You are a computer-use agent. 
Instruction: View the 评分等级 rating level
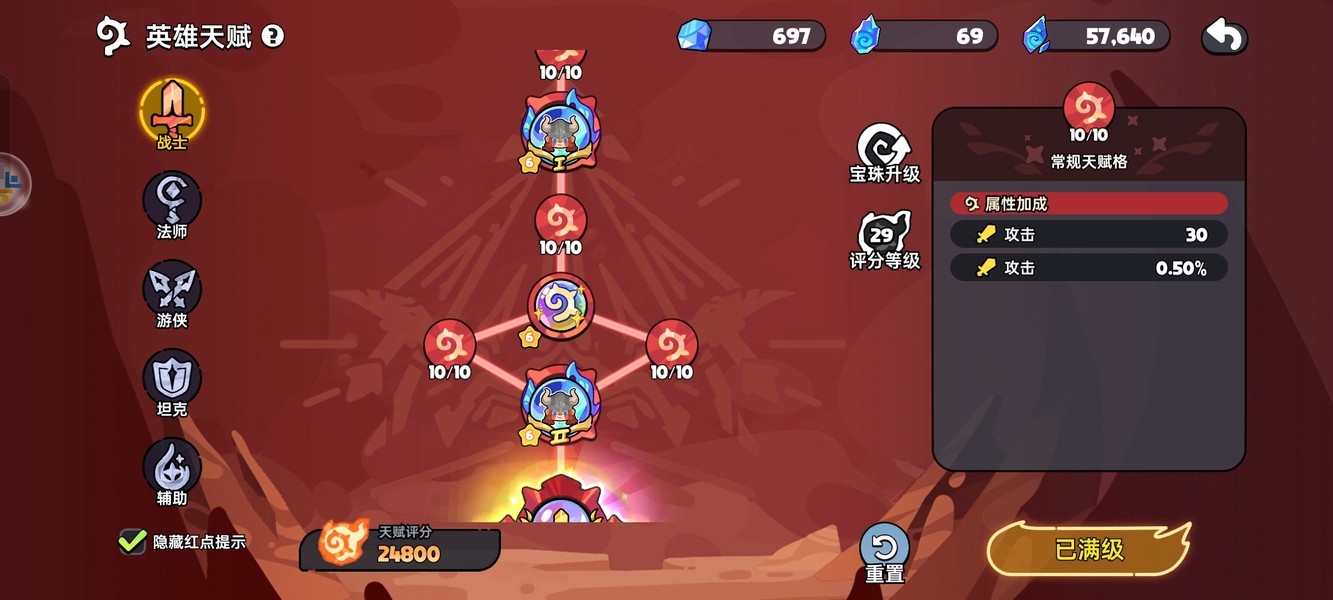coord(884,238)
